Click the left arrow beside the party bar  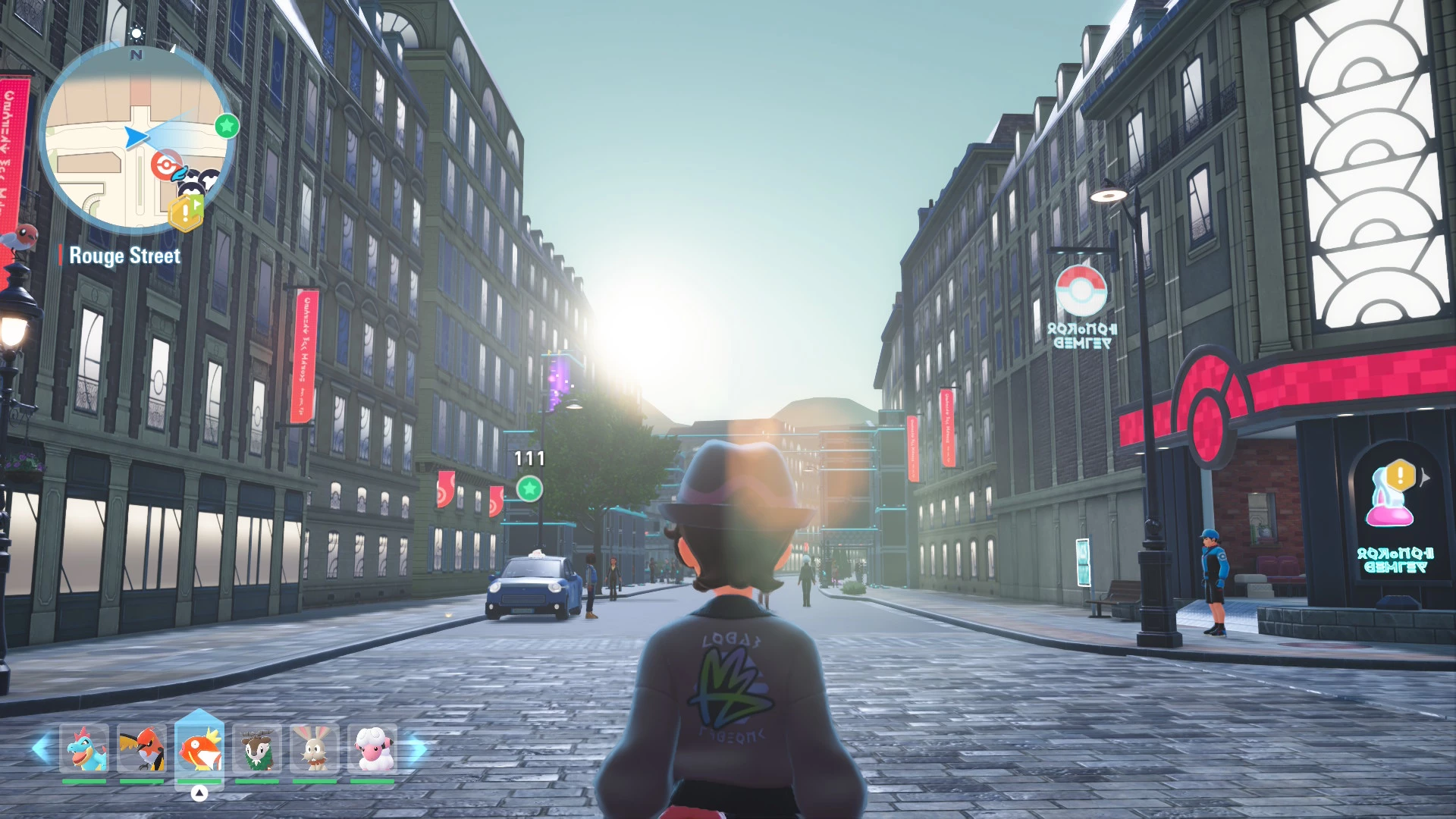[41, 748]
